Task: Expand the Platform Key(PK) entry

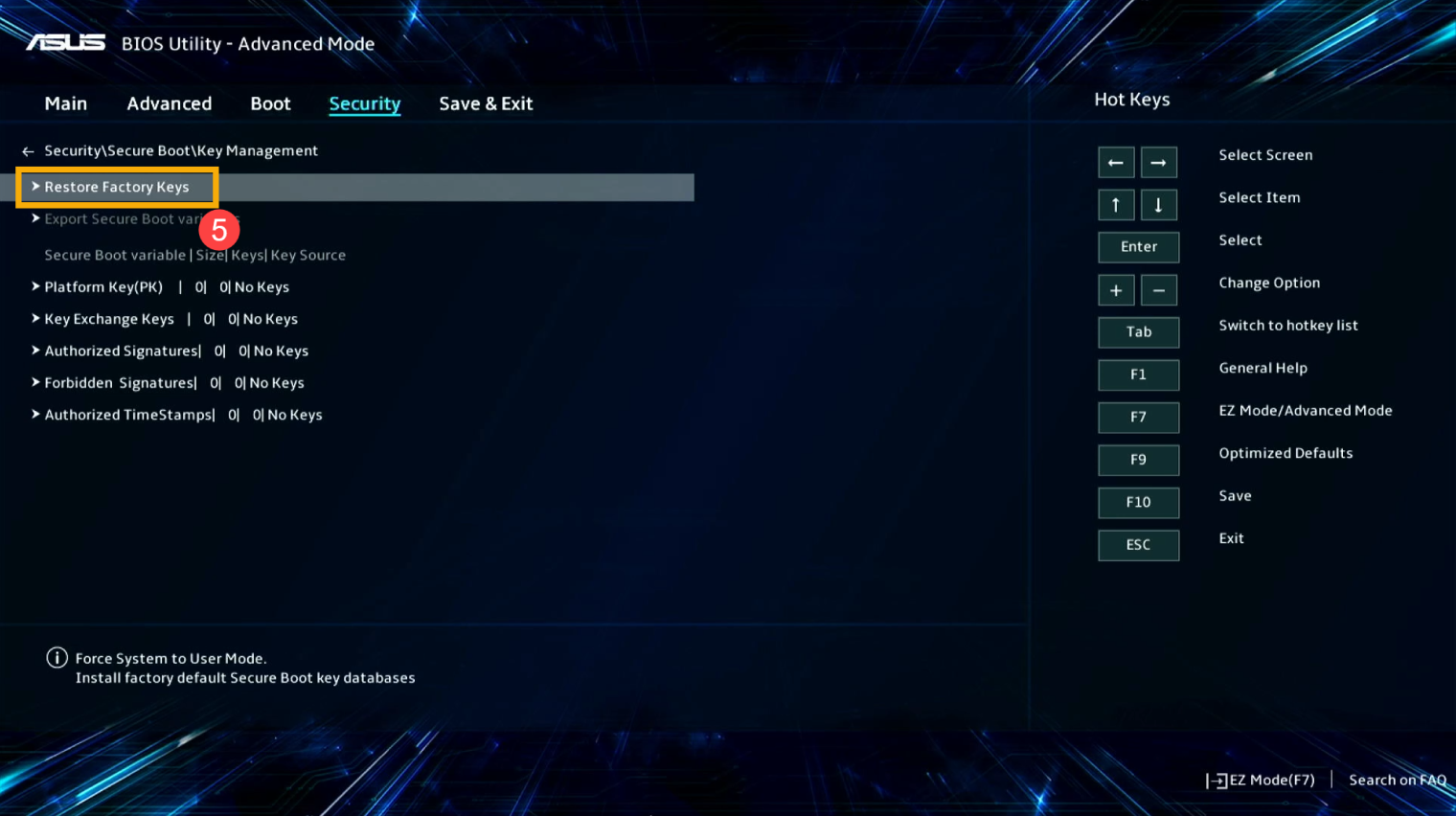Action: [x=105, y=286]
